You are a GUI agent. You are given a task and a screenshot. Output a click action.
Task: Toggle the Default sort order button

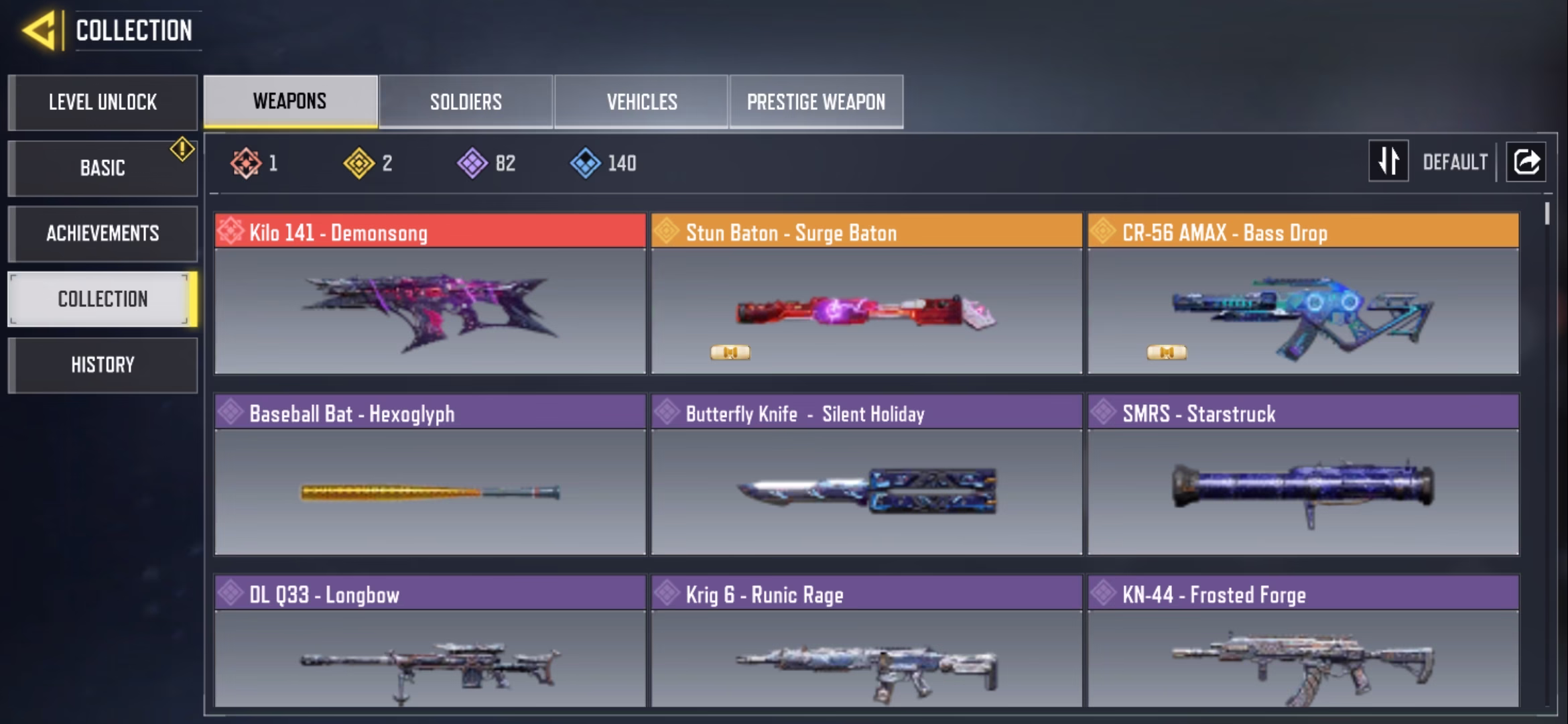1388,162
